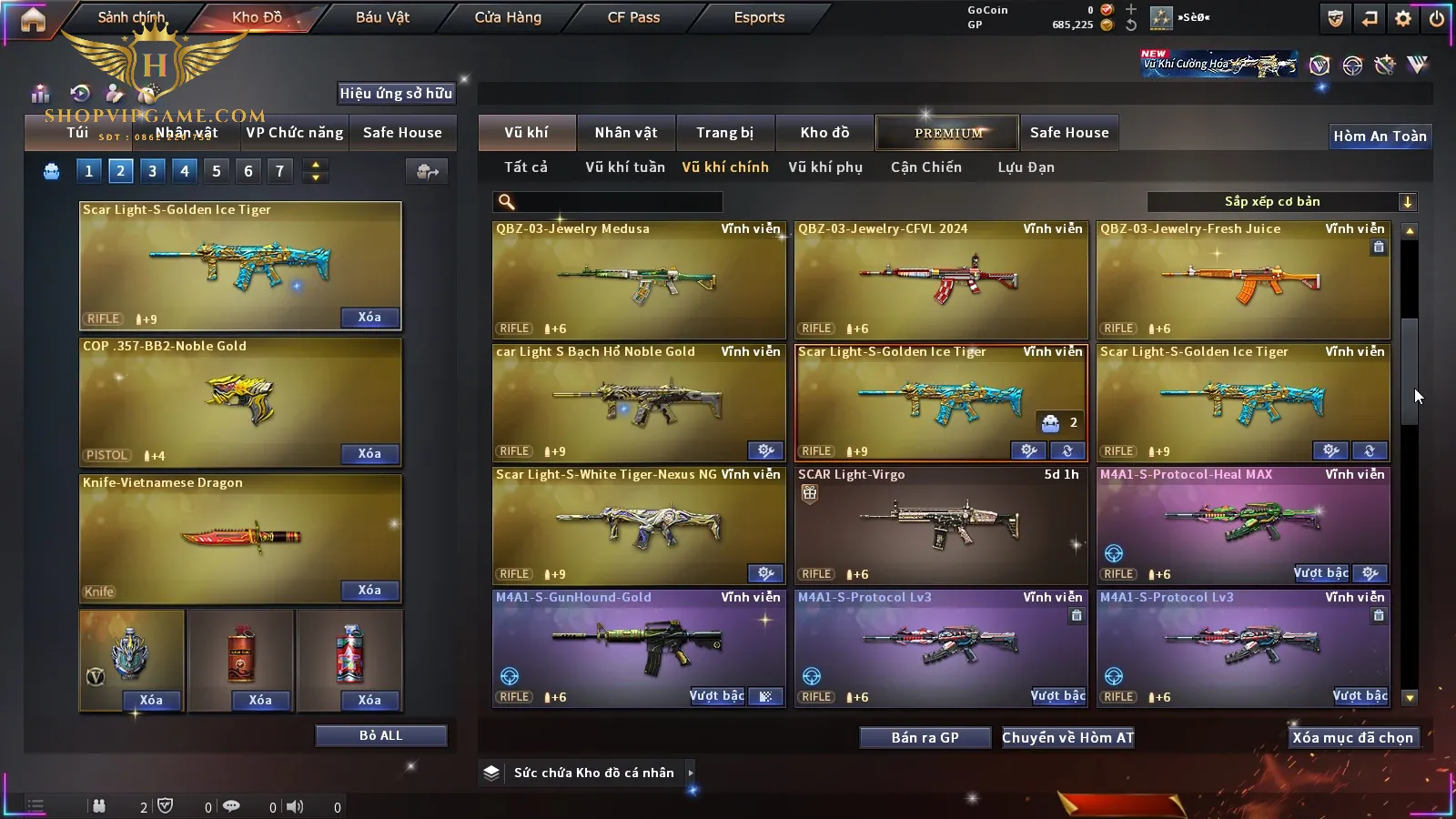This screenshot has height=819, width=1456.
Task: Open CF Pass from the top menu
Action: tap(633, 17)
